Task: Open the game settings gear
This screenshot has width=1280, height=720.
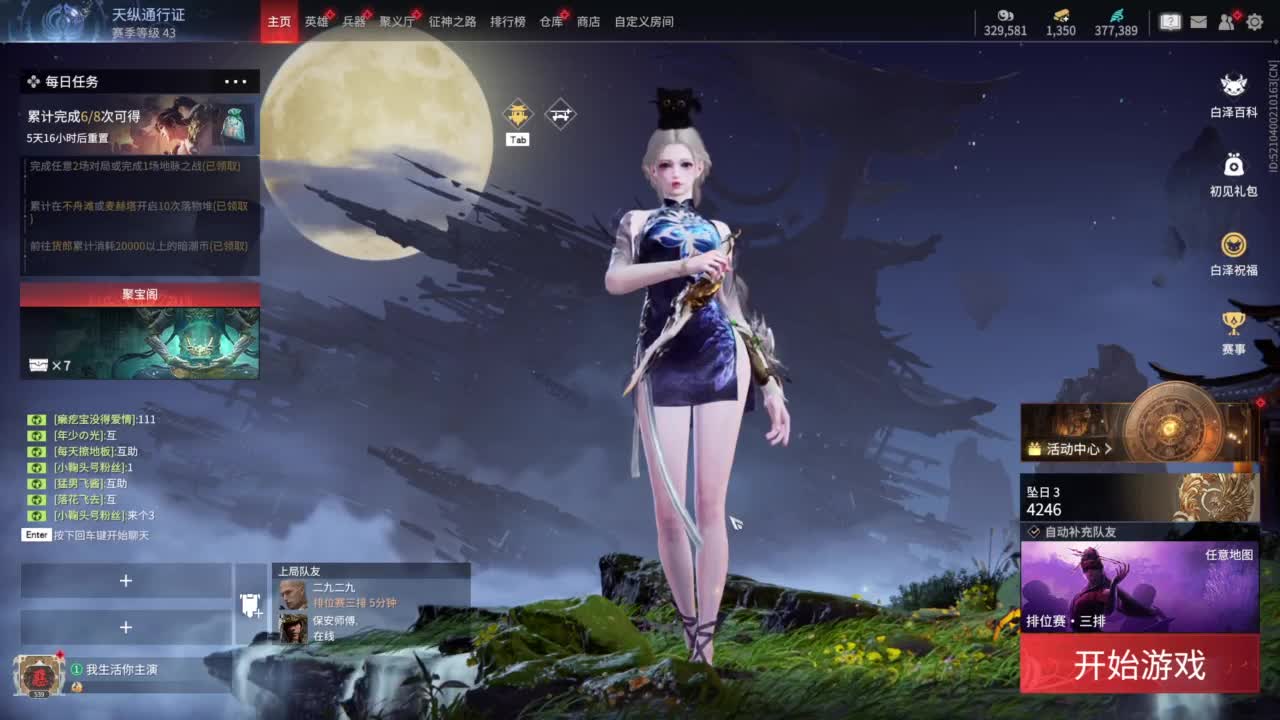Action: click(x=1254, y=20)
